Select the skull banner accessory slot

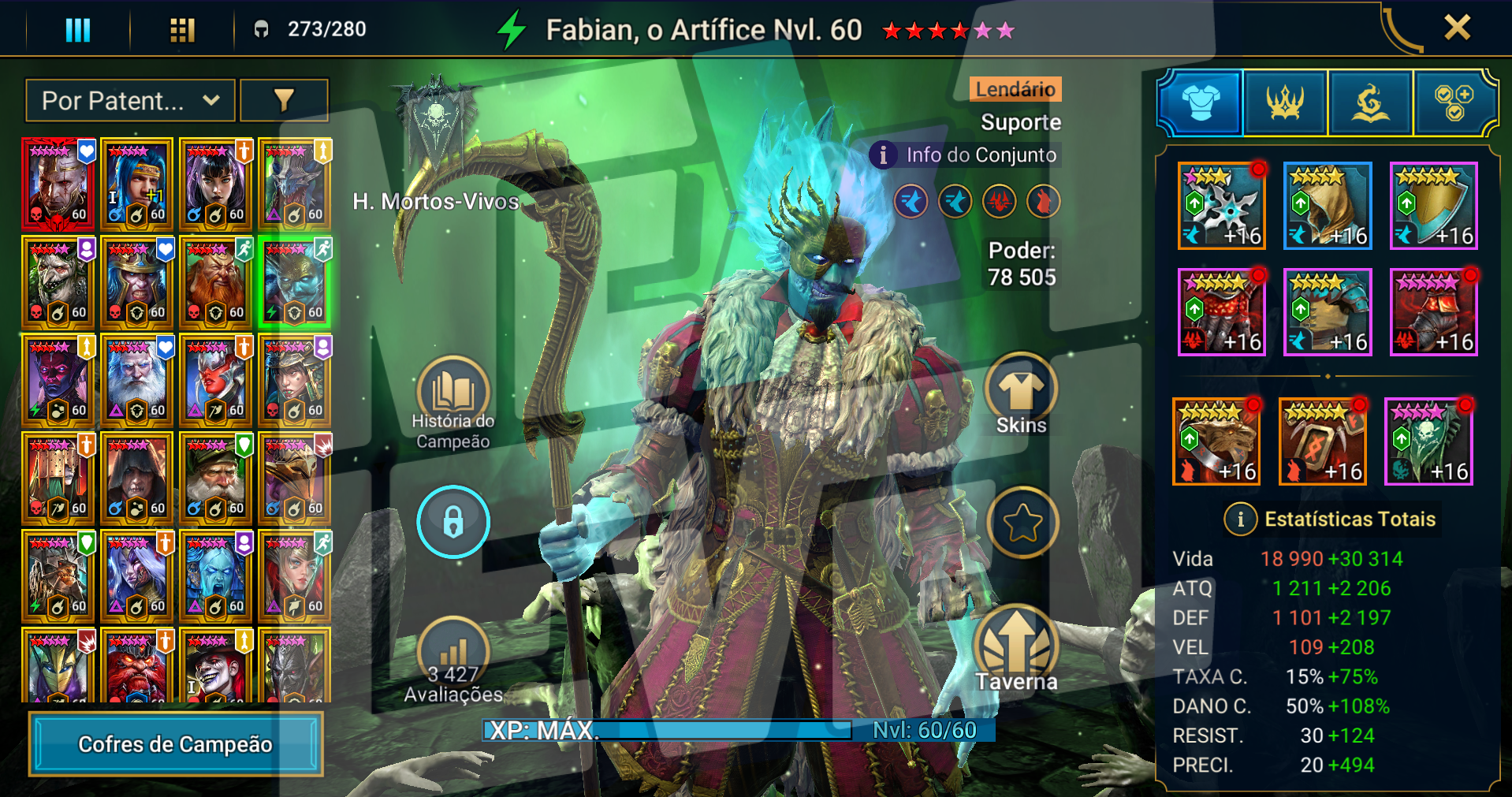[1428, 441]
